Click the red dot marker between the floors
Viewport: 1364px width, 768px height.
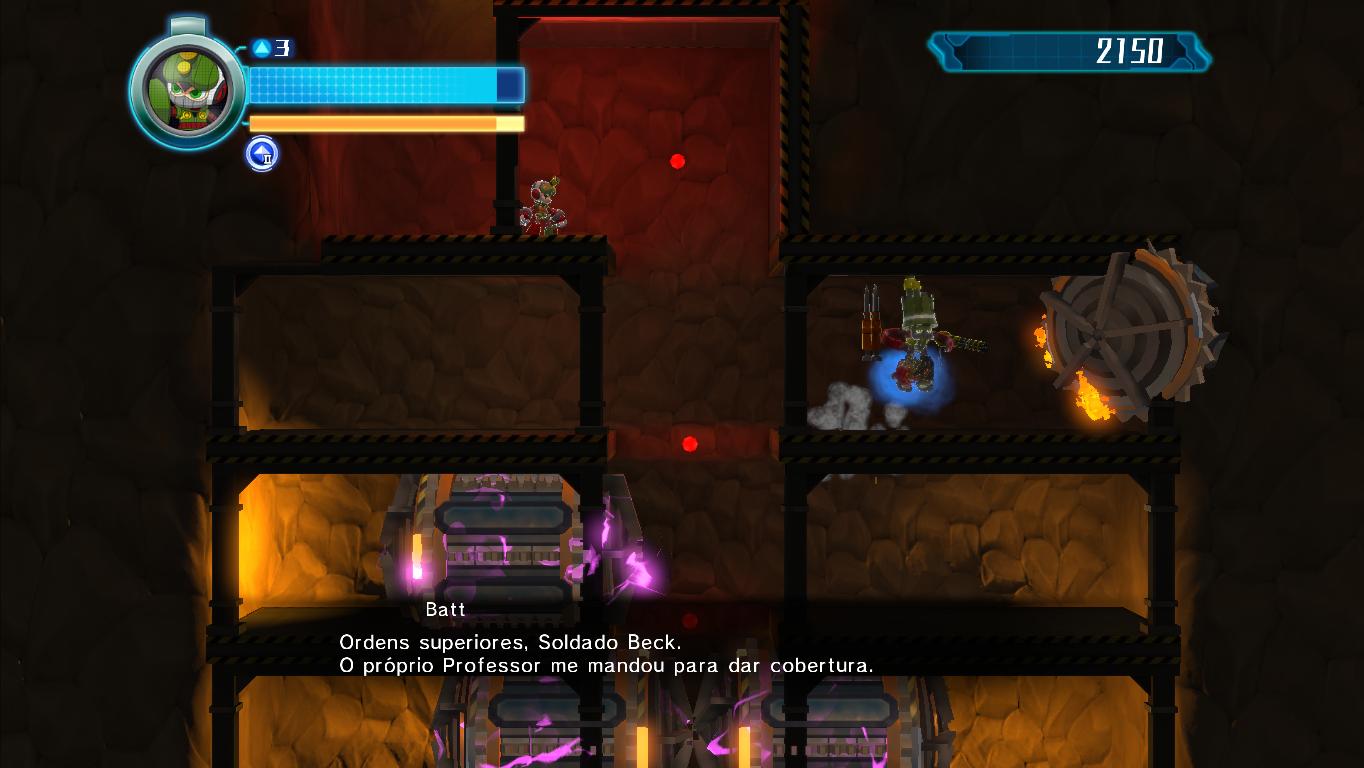click(x=688, y=442)
